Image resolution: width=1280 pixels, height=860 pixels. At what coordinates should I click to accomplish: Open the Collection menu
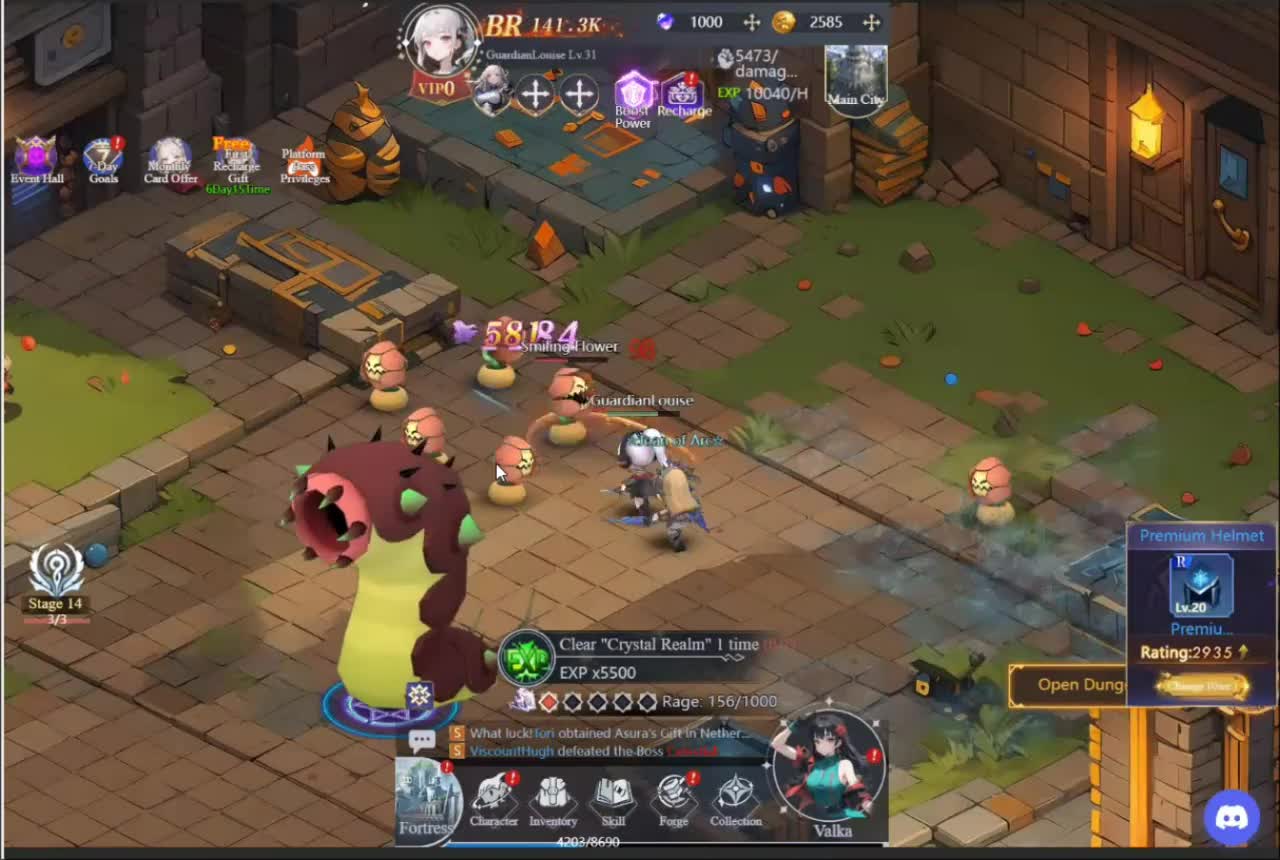coord(736,798)
